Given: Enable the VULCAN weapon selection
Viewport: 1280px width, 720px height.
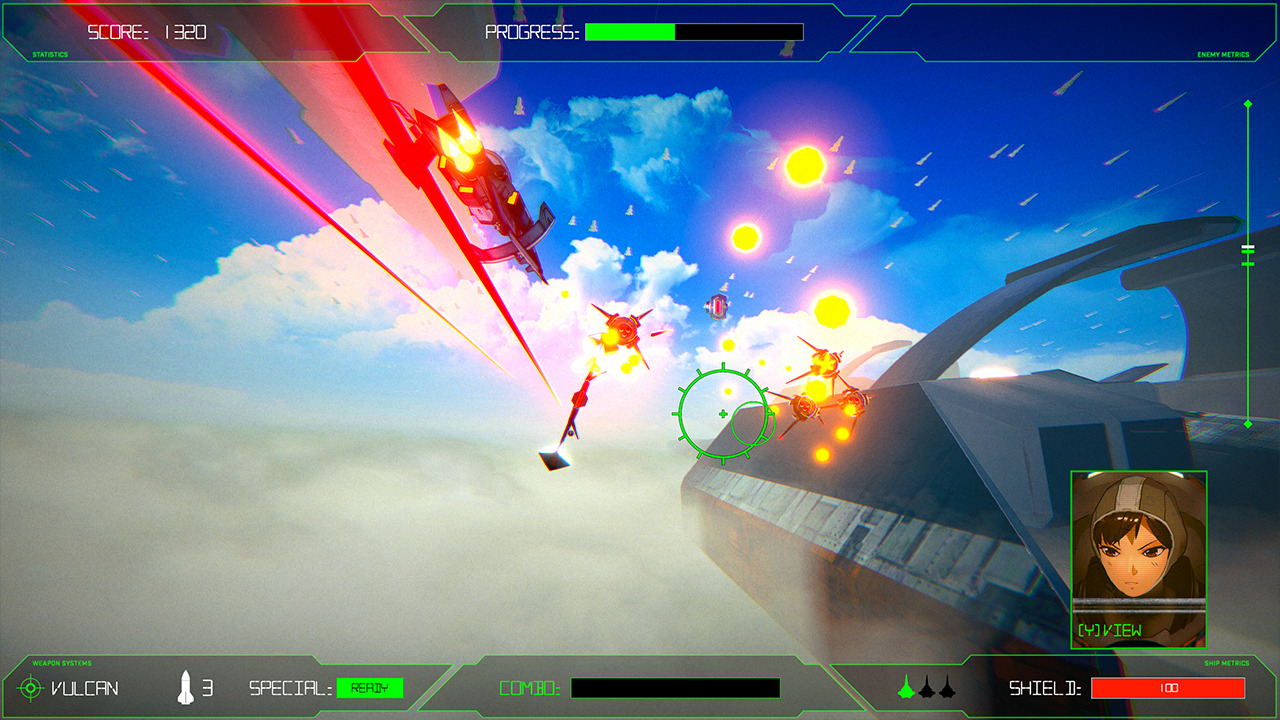Looking at the screenshot, I should click(85, 688).
